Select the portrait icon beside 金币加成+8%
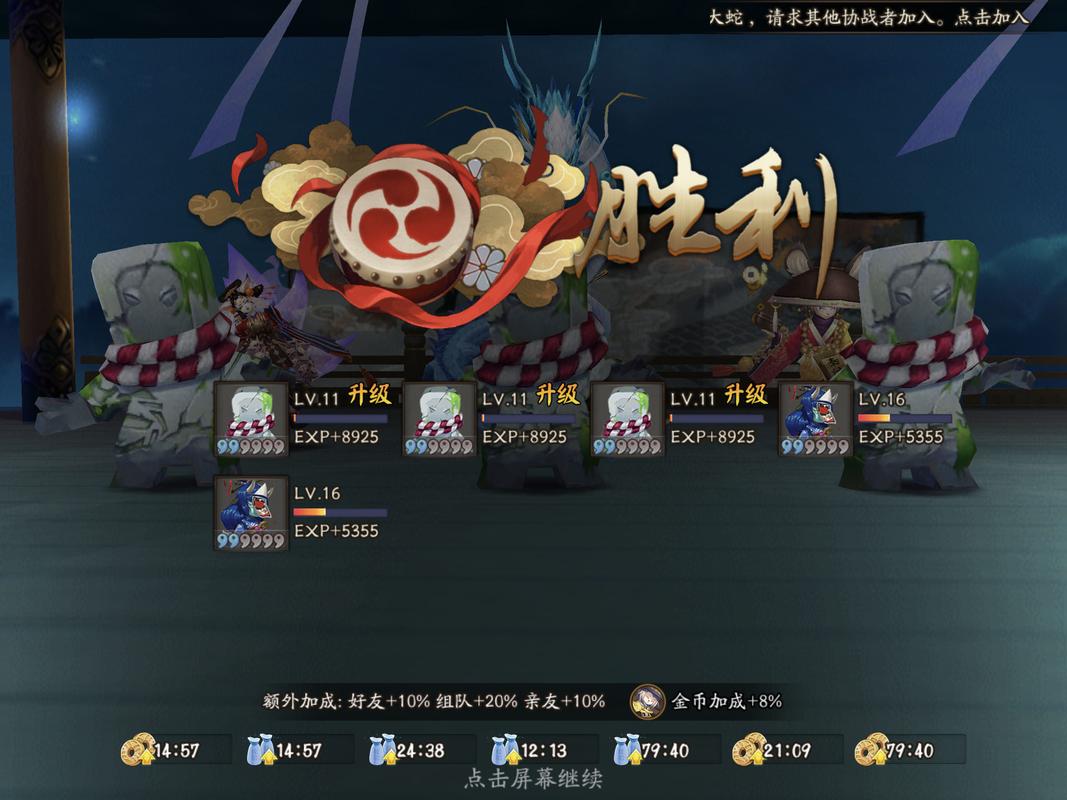The width and height of the screenshot is (1067, 800). (x=647, y=701)
